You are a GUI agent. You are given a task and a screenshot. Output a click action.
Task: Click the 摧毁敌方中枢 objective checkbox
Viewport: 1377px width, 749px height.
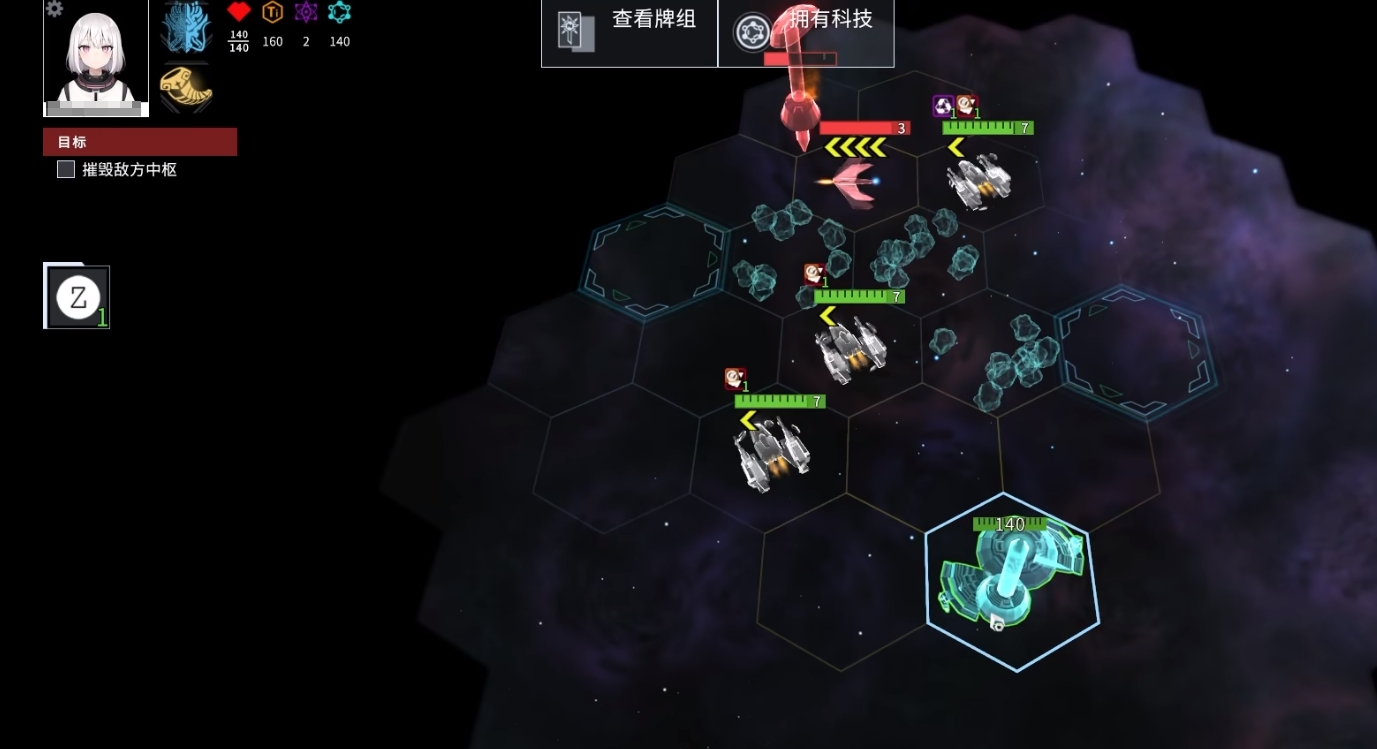pos(66,170)
